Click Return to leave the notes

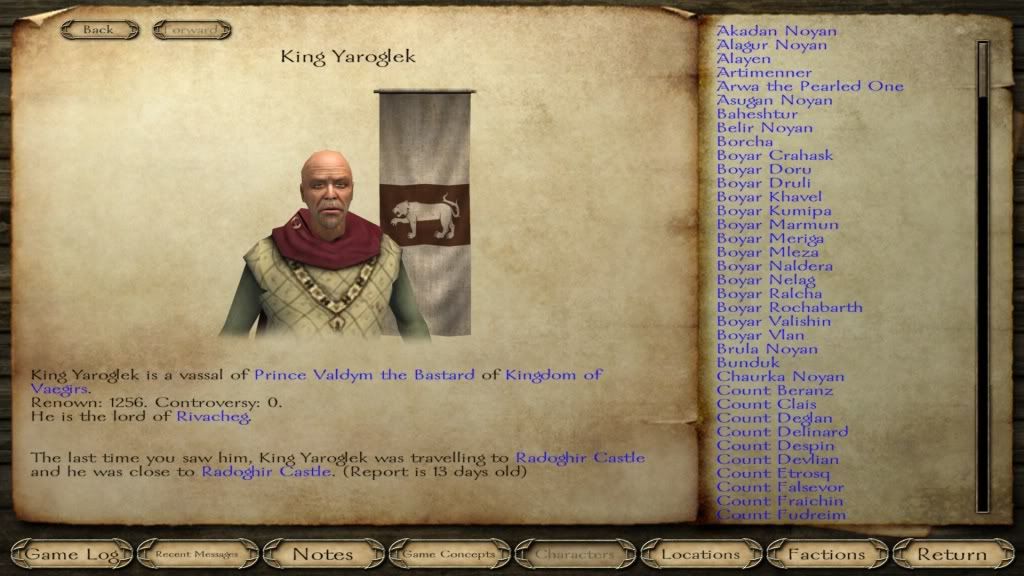point(952,553)
